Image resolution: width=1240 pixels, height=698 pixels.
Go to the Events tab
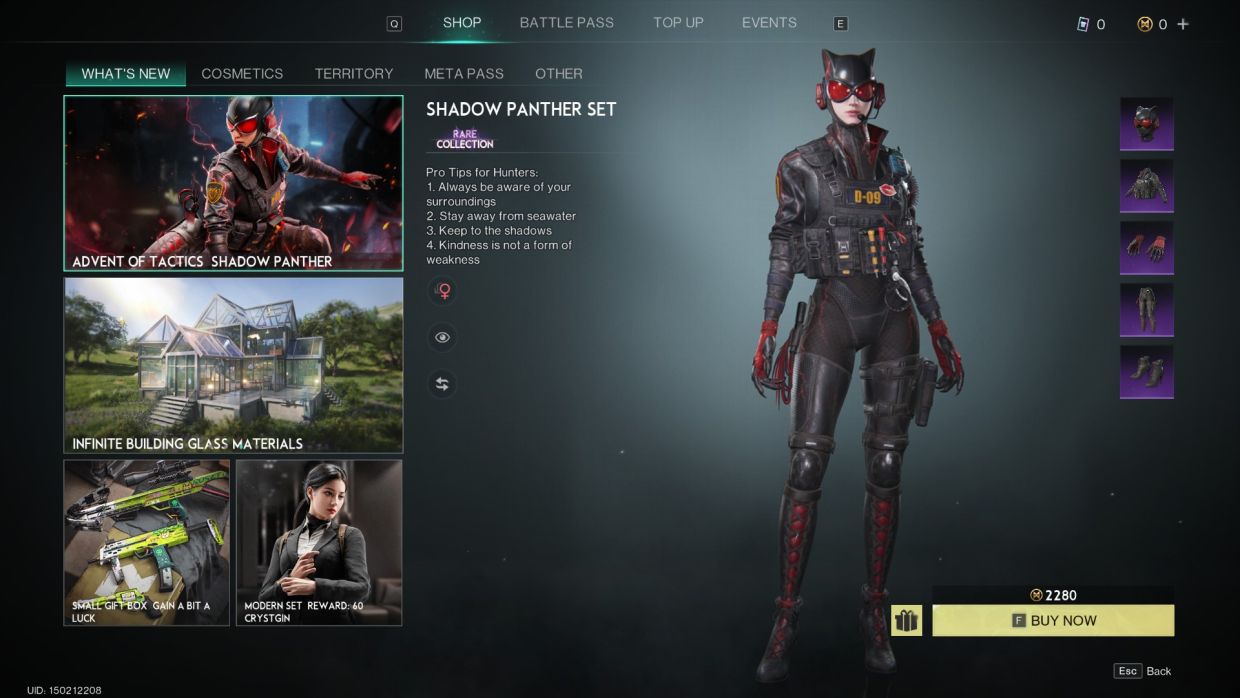click(x=769, y=23)
